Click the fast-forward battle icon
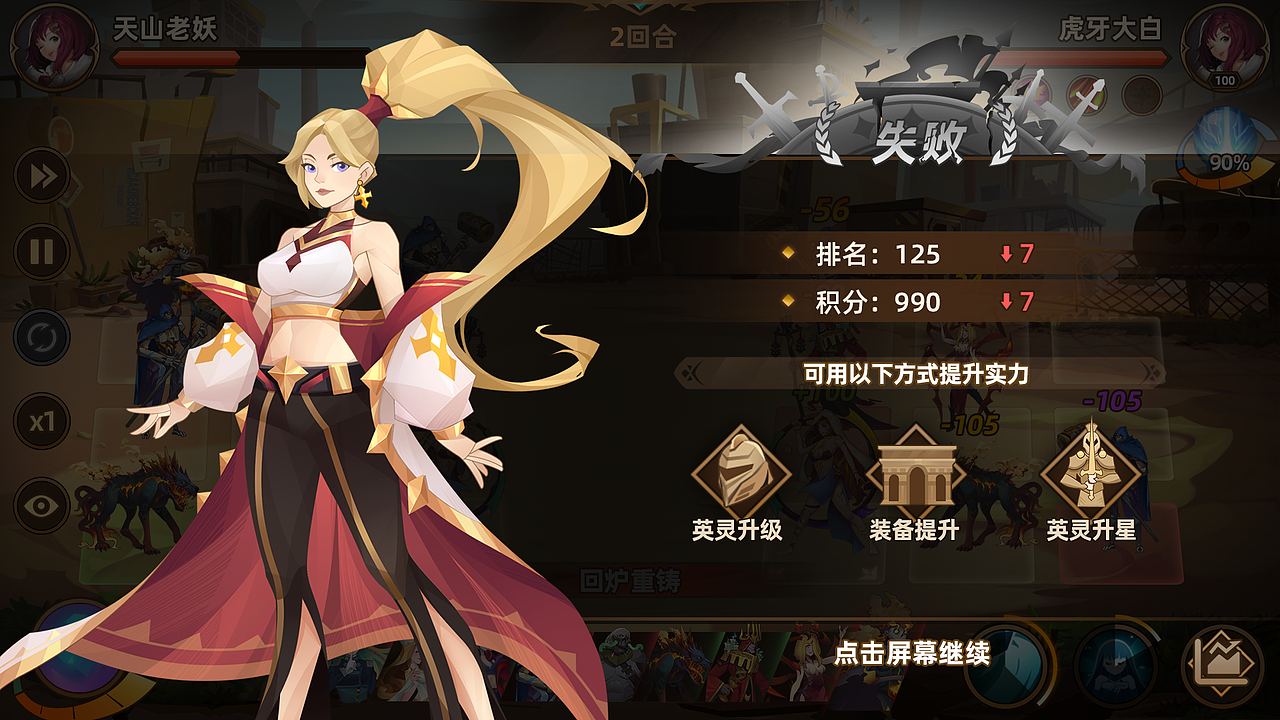Viewport: 1280px width, 720px height. click(x=42, y=175)
